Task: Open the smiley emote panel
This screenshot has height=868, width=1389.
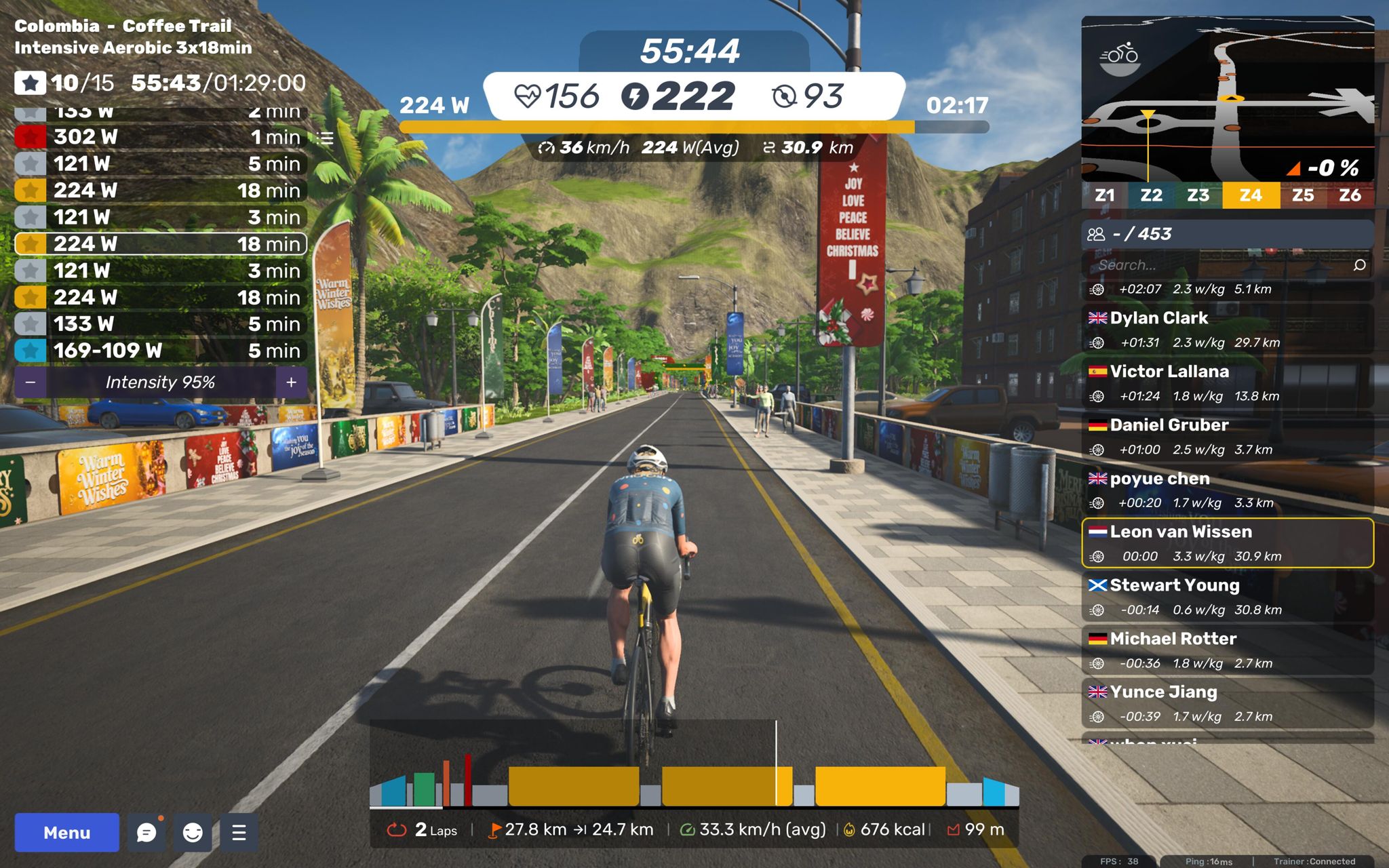Action: [193, 832]
